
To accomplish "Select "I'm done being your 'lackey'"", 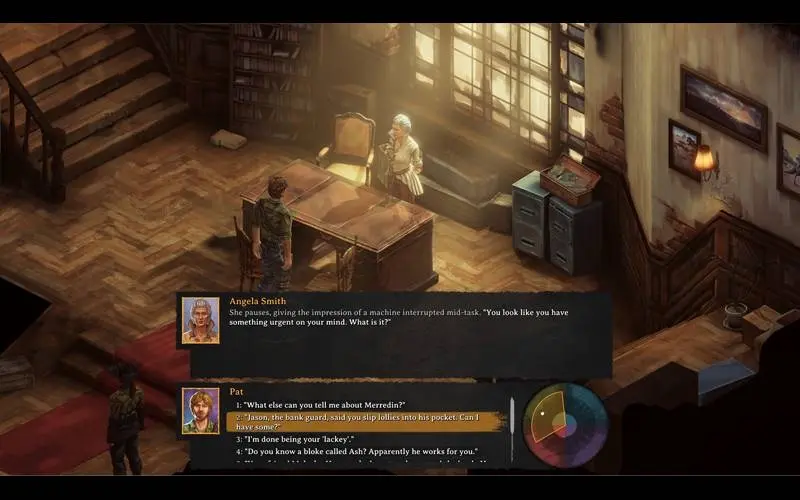I will [x=296, y=439].
